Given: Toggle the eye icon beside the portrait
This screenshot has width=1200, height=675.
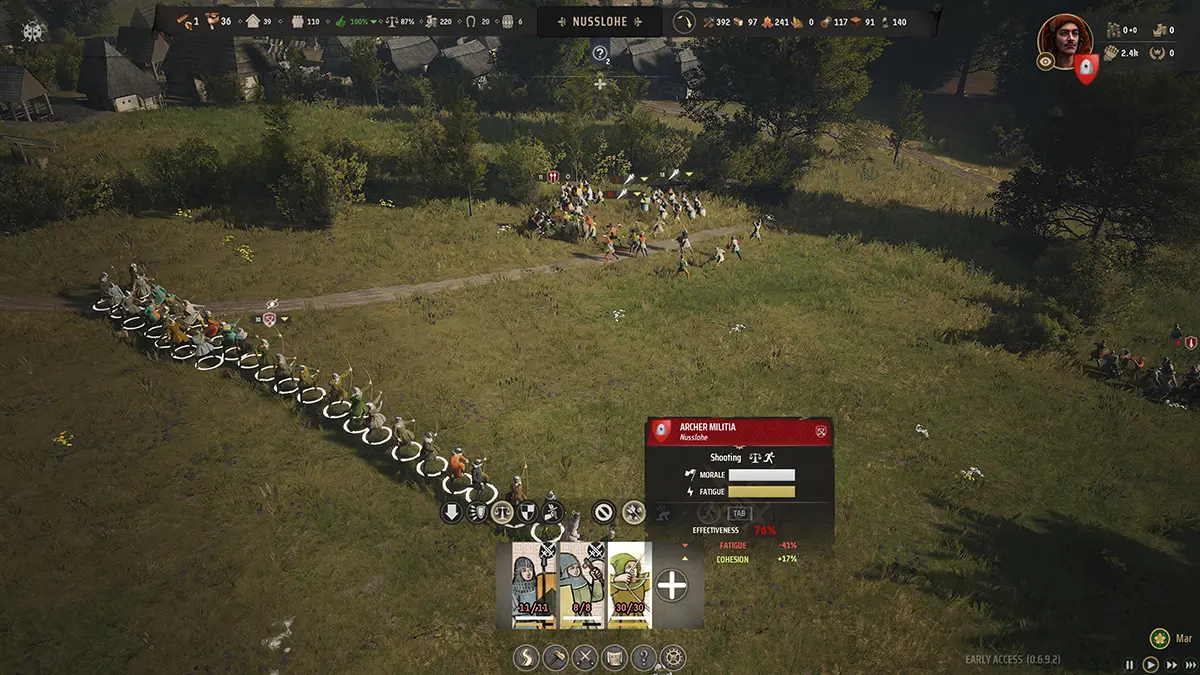Looking at the screenshot, I should (x=1045, y=62).
